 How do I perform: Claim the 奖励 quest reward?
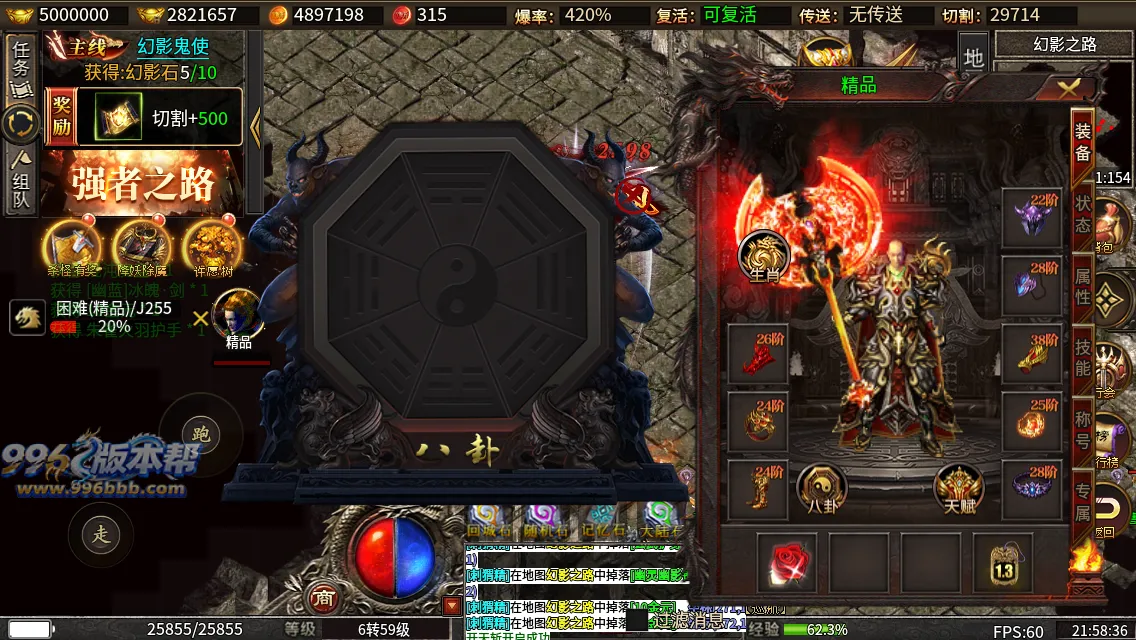click(62, 118)
